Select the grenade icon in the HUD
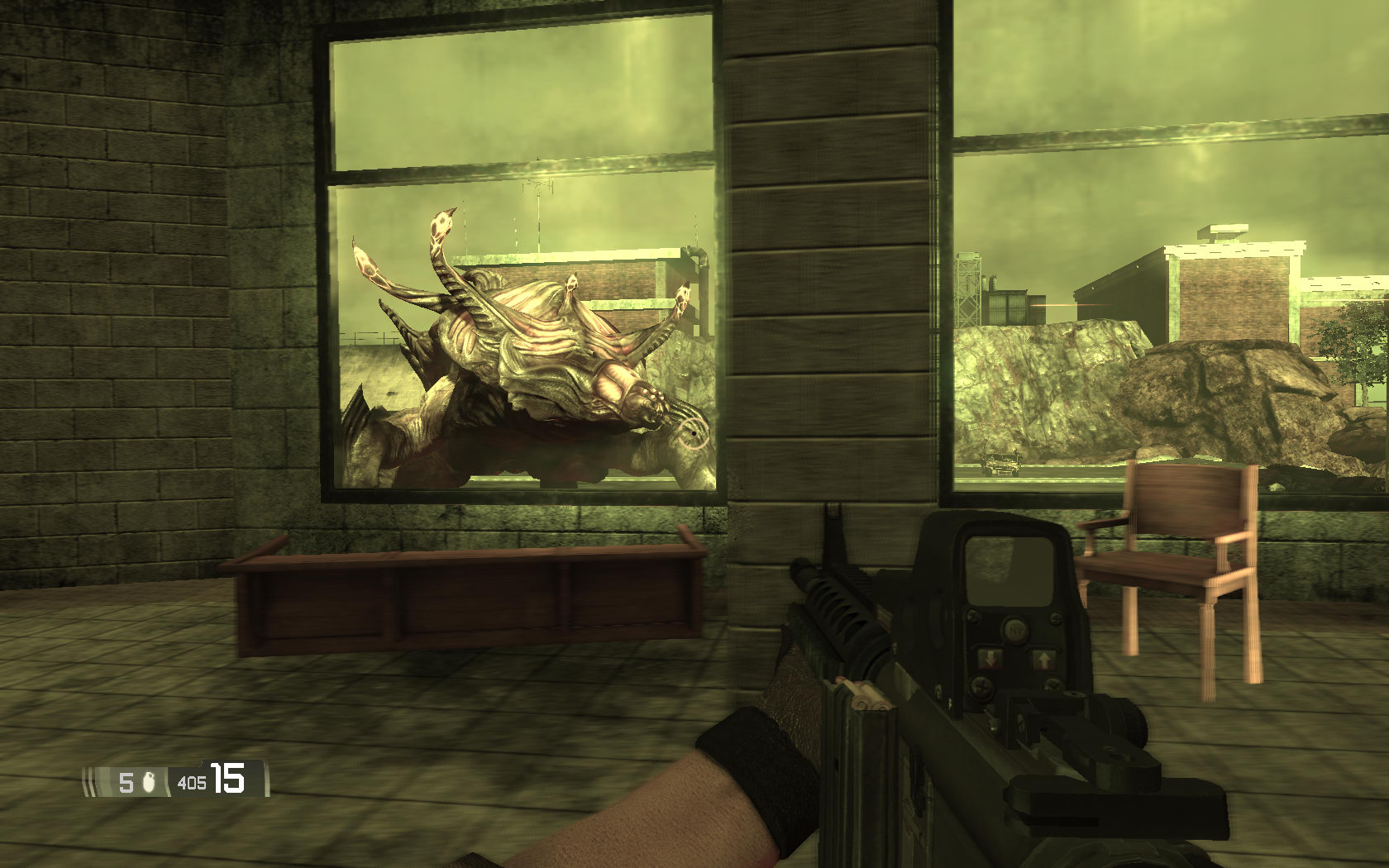The height and width of the screenshot is (868, 1389). (x=149, y=781)
